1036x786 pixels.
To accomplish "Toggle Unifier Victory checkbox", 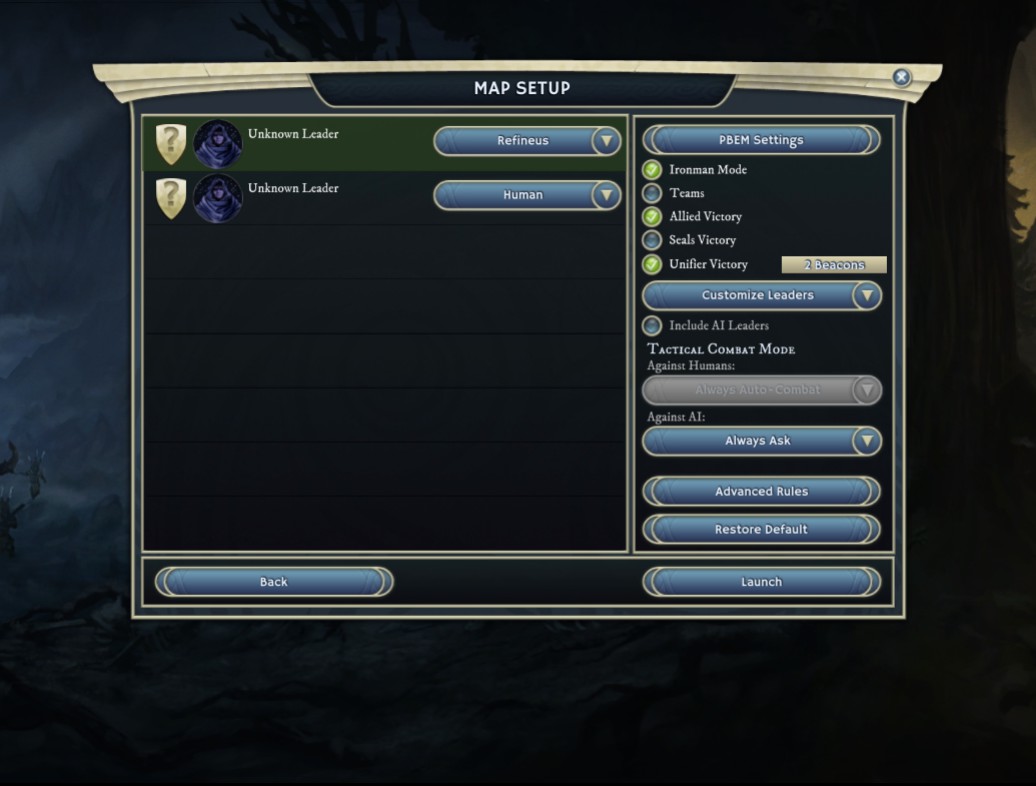I will click(652, 264).
